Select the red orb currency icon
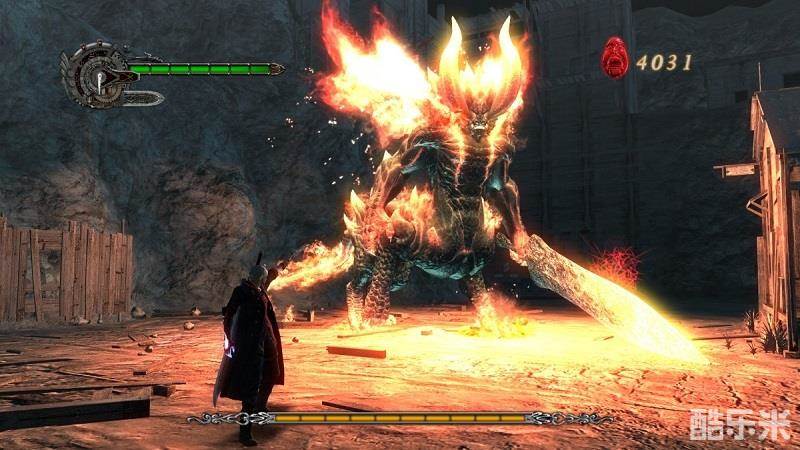The image size is (800, 450). coord(615,58)
